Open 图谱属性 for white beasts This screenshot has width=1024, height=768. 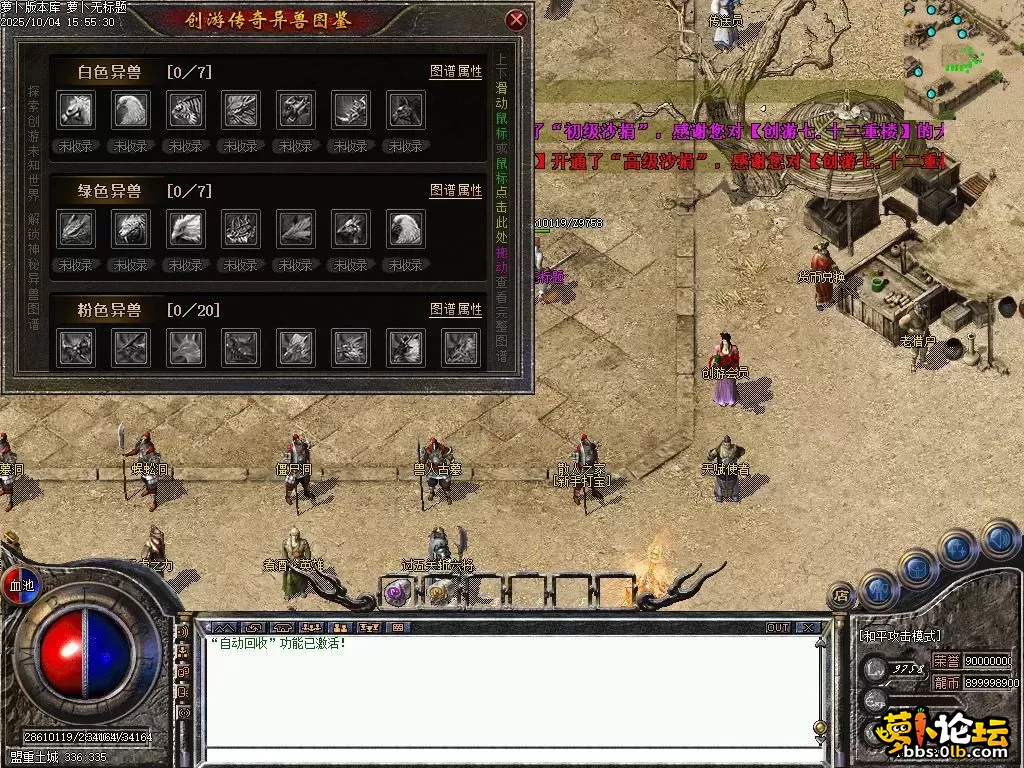pos(456,72)
